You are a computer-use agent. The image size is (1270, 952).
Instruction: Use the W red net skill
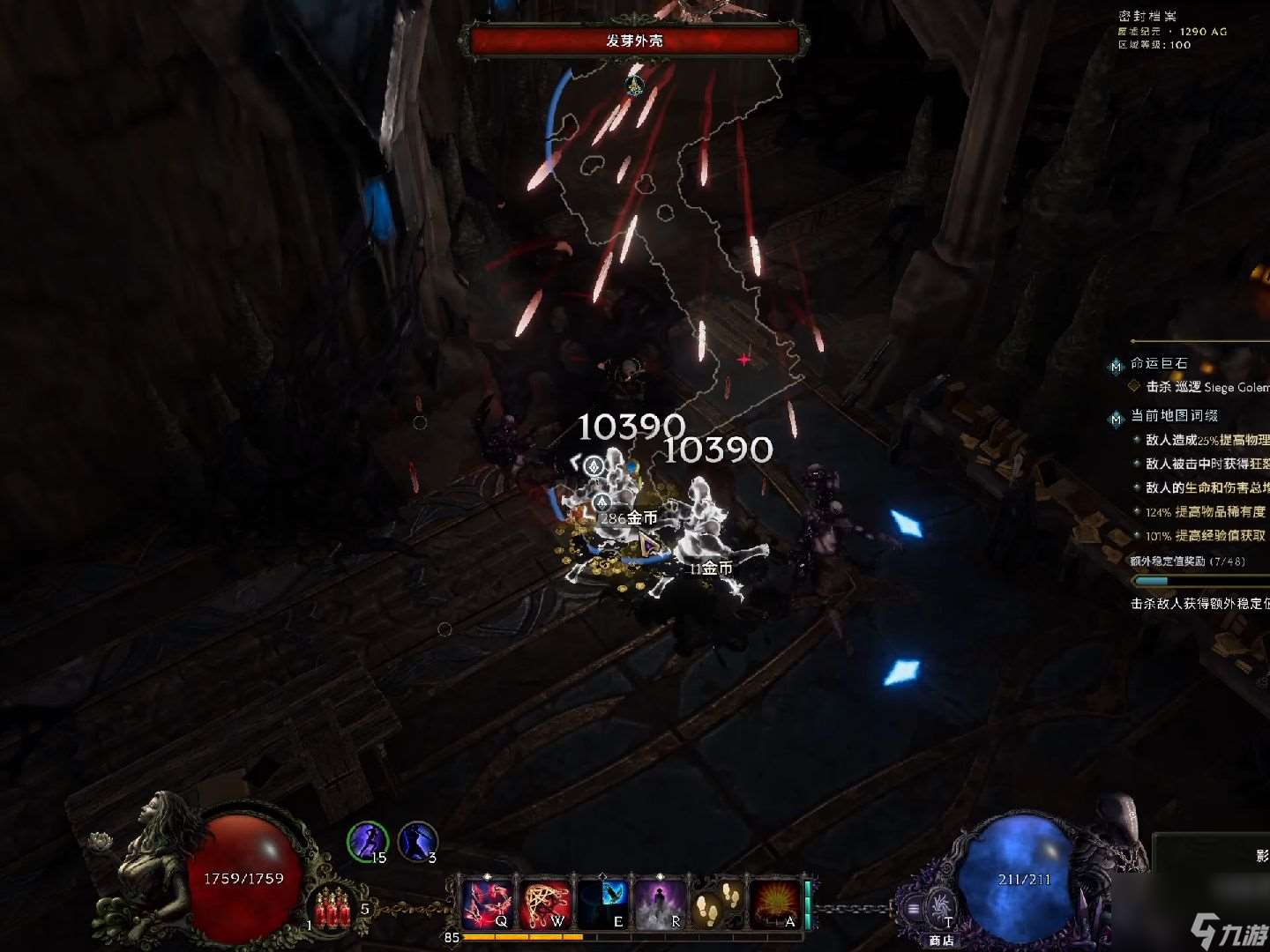point(546,904)
